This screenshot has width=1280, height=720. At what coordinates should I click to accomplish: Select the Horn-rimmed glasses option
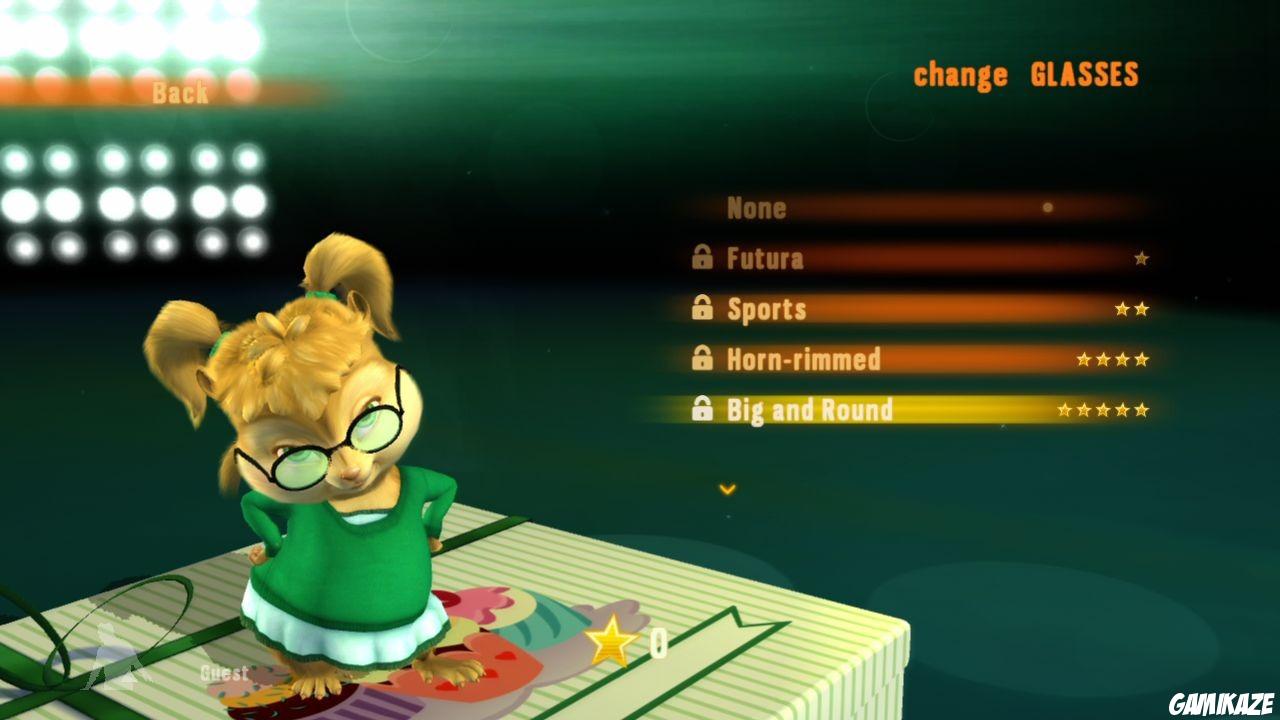(805, 360)
